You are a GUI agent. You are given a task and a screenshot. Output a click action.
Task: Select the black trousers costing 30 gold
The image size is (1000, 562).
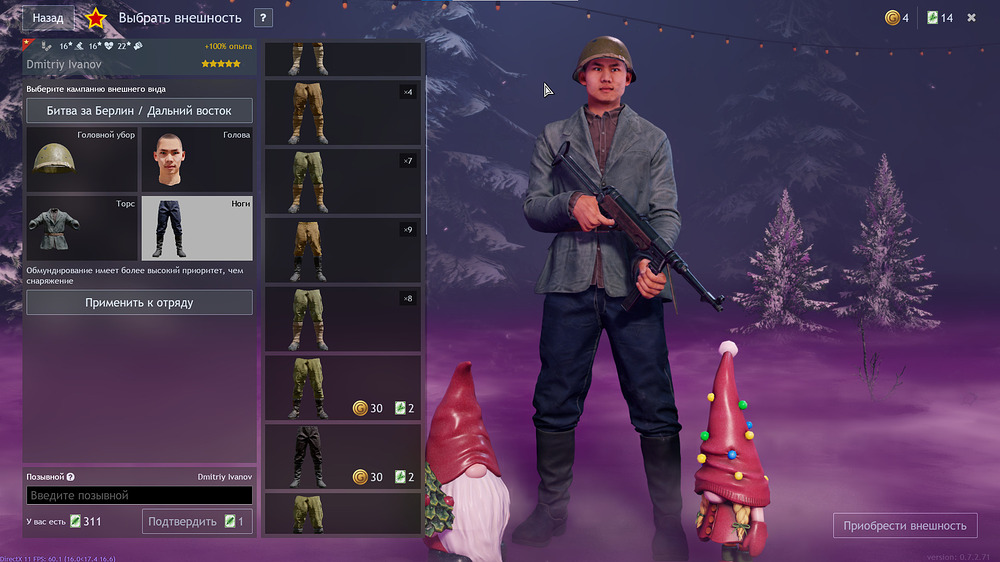tap(342, 456)
